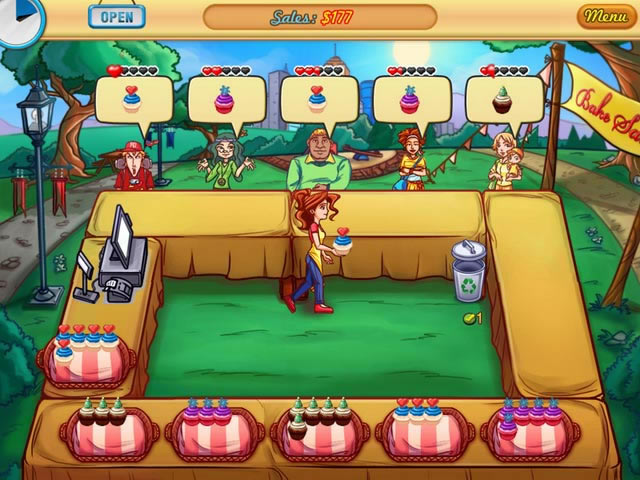Select the recycling trash bin
This screenshot has height=480, width=640.
tap(468, 271)
